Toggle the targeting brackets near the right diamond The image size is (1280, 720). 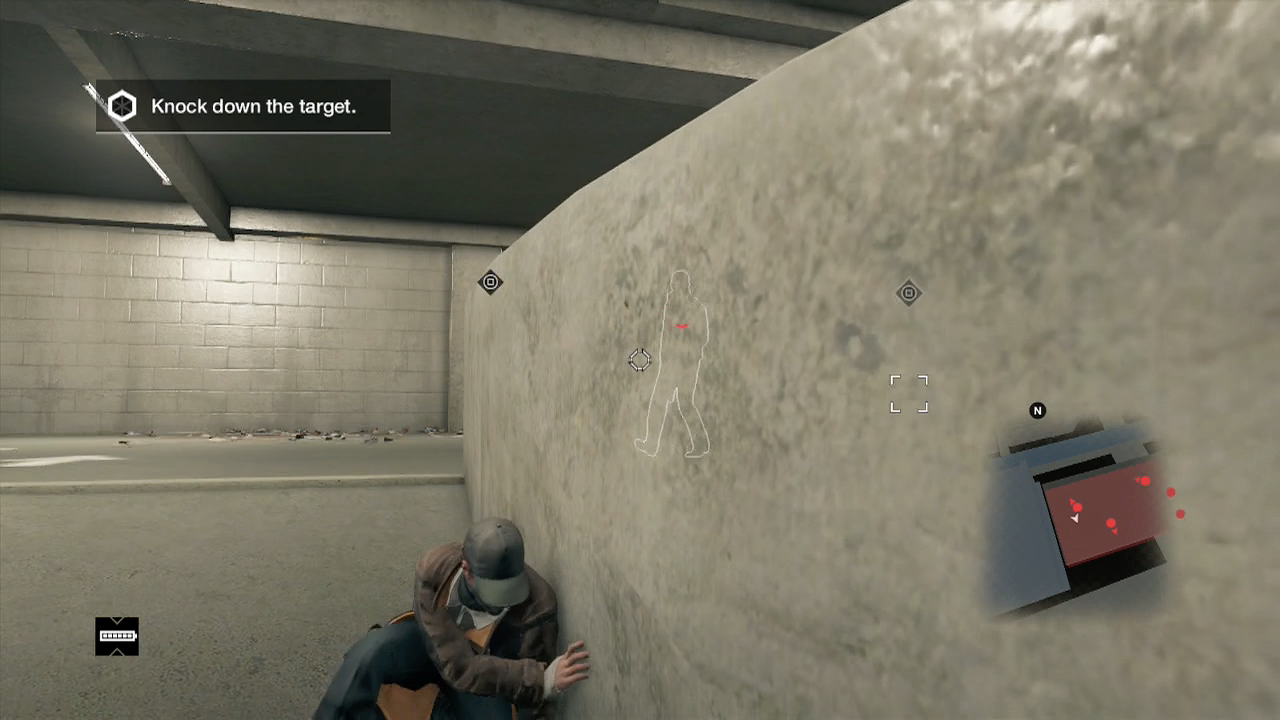[x=908, y=392]
